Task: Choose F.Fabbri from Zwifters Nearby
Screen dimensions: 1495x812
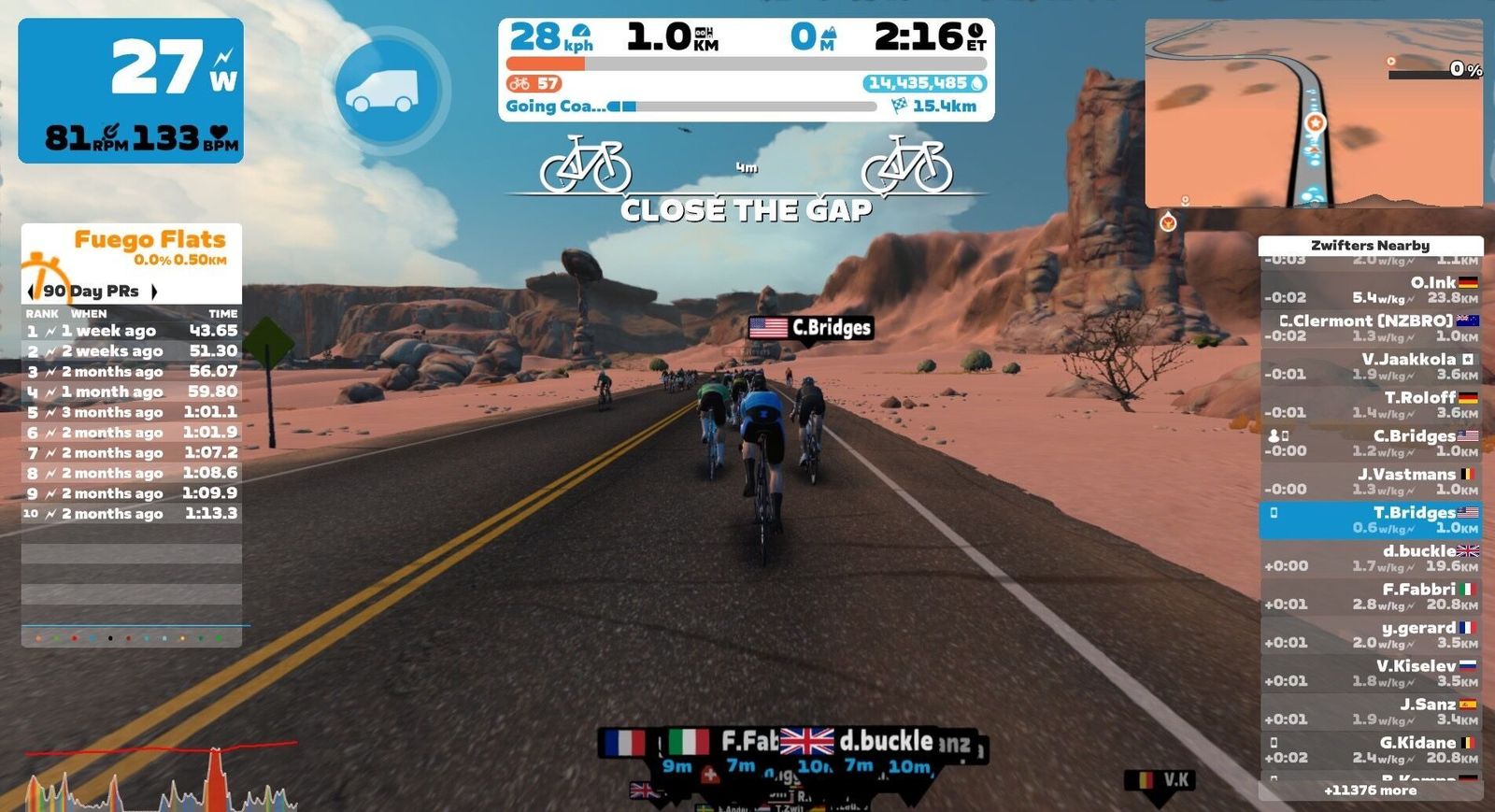Action: coord(1370,596)
